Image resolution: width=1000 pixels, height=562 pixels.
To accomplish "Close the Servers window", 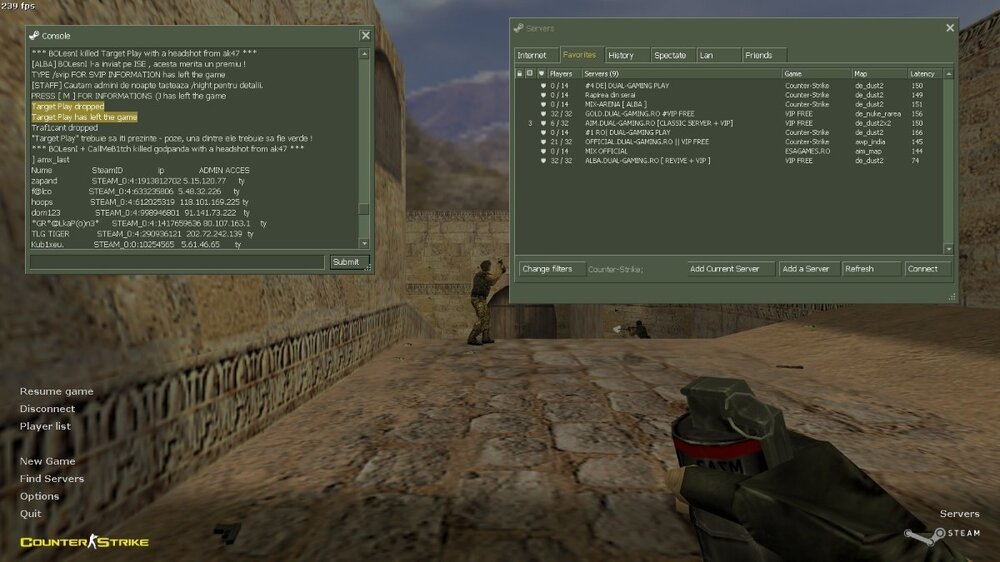I will (x=948, y=27).
